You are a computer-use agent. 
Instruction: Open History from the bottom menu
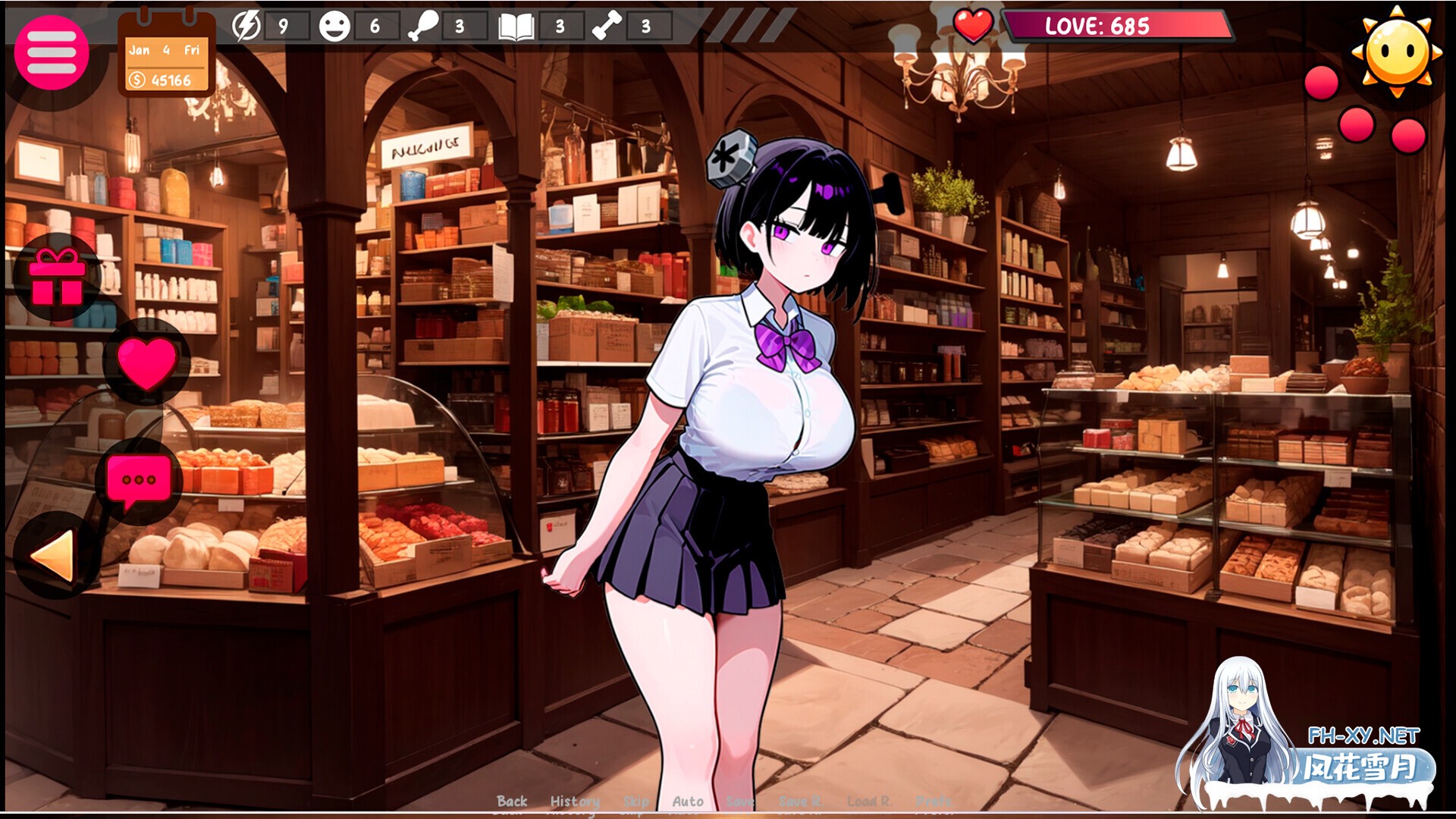pyautogui.click(x=574, y=801)
